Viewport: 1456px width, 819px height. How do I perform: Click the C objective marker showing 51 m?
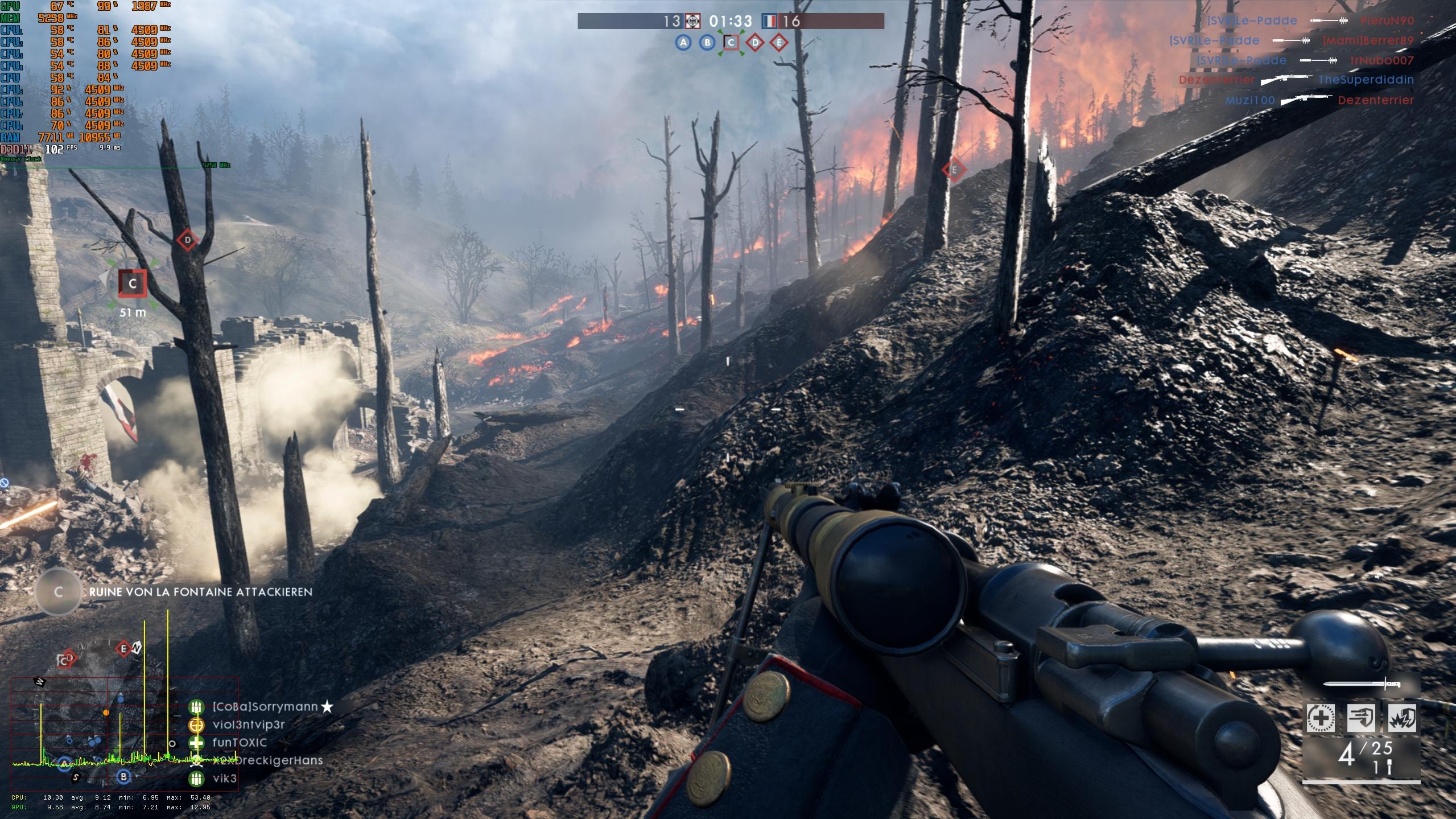[x=133, y=283]
